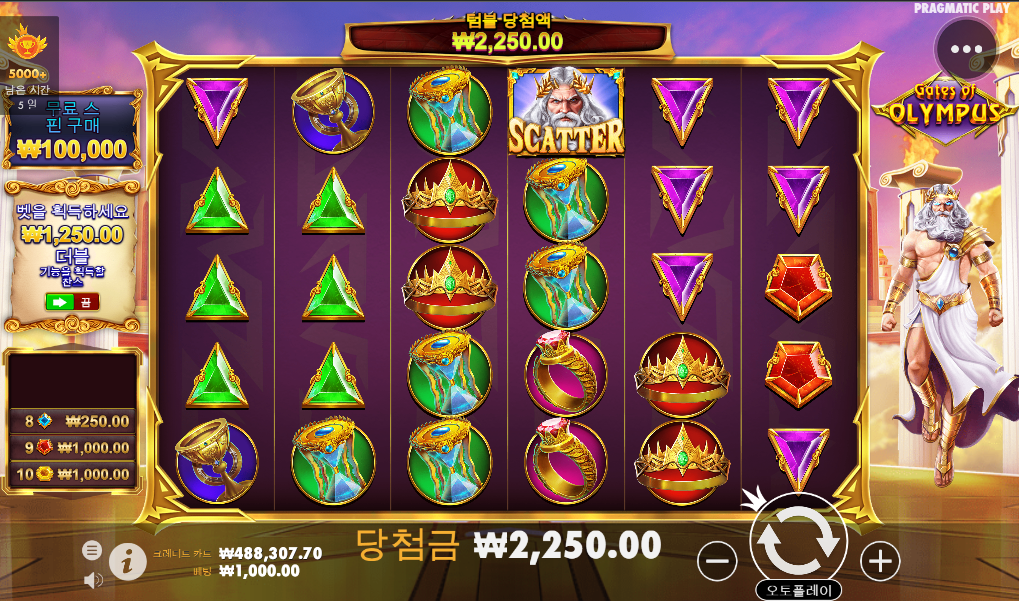Viewport: 1019px width, 601px height.
Task: Show the game info with the i button
Action: [127, 561]
